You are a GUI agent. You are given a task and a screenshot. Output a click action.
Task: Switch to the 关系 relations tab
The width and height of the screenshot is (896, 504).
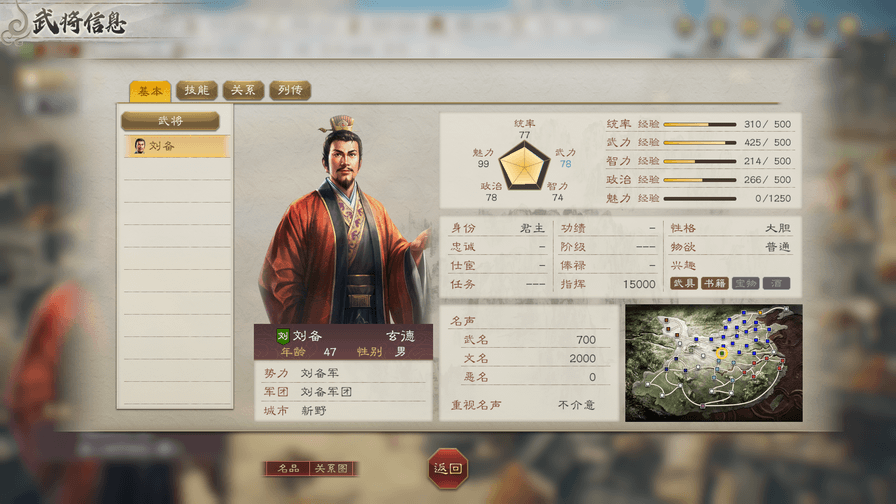coord(243,91)
